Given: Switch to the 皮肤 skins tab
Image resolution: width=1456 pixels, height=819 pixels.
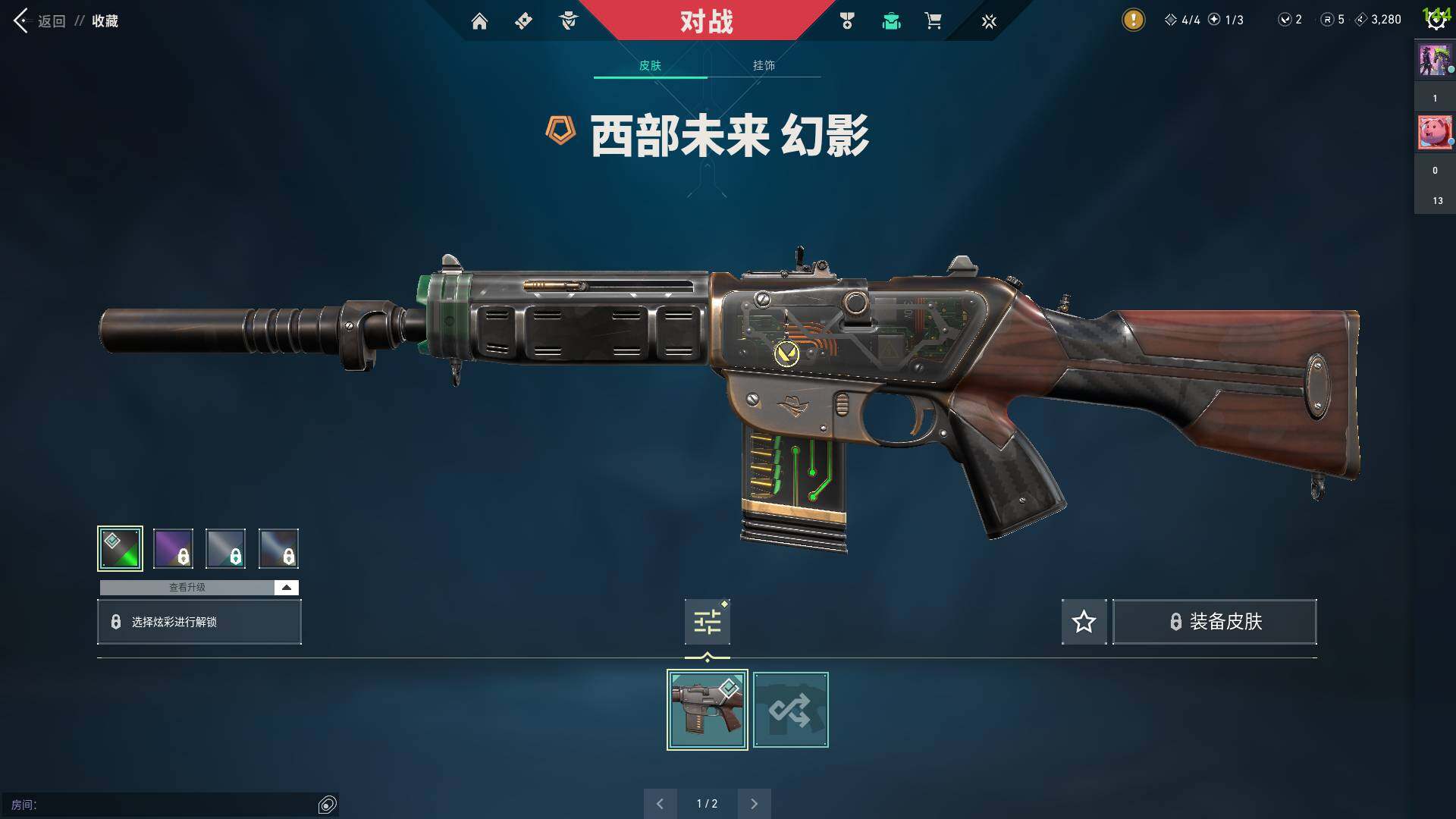Looking at the screenshot, I should pos(650,65).
